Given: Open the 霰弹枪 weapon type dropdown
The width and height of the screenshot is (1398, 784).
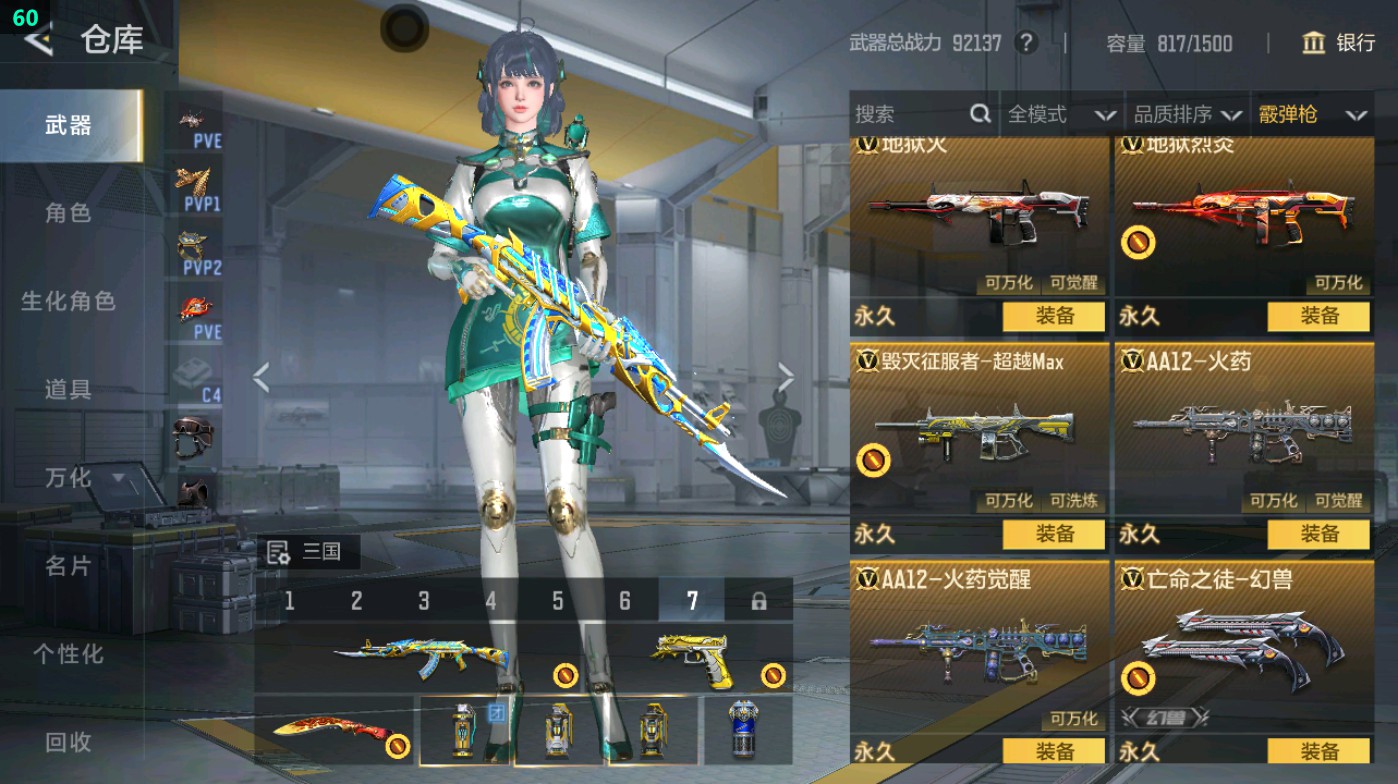Looking at the screenshot, I should (x=1312, y=115).
